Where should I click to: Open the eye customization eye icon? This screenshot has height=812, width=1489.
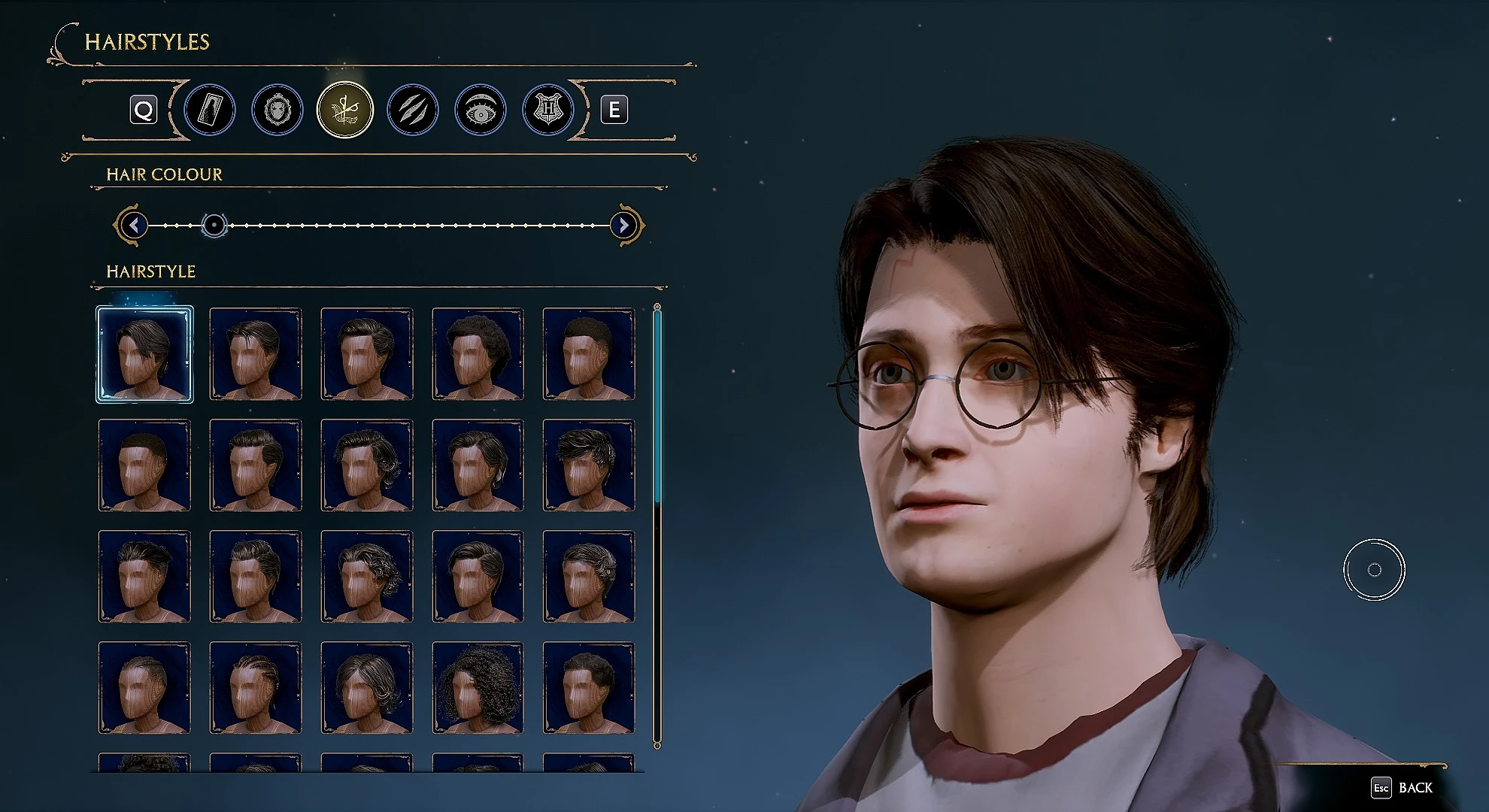[x=479, y=109]
